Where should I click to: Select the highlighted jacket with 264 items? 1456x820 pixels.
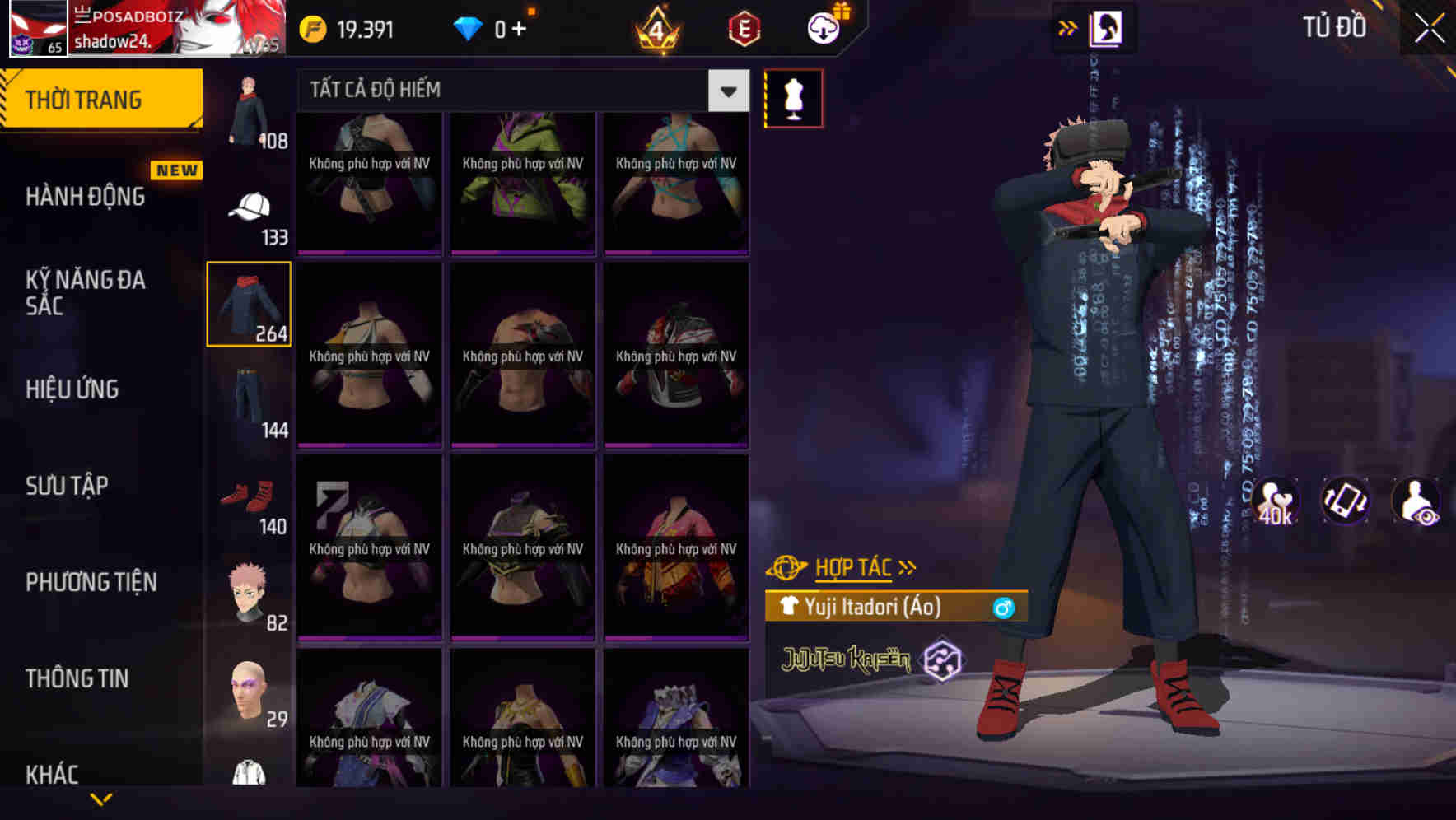pyautogui.click(x=249, y=303)
